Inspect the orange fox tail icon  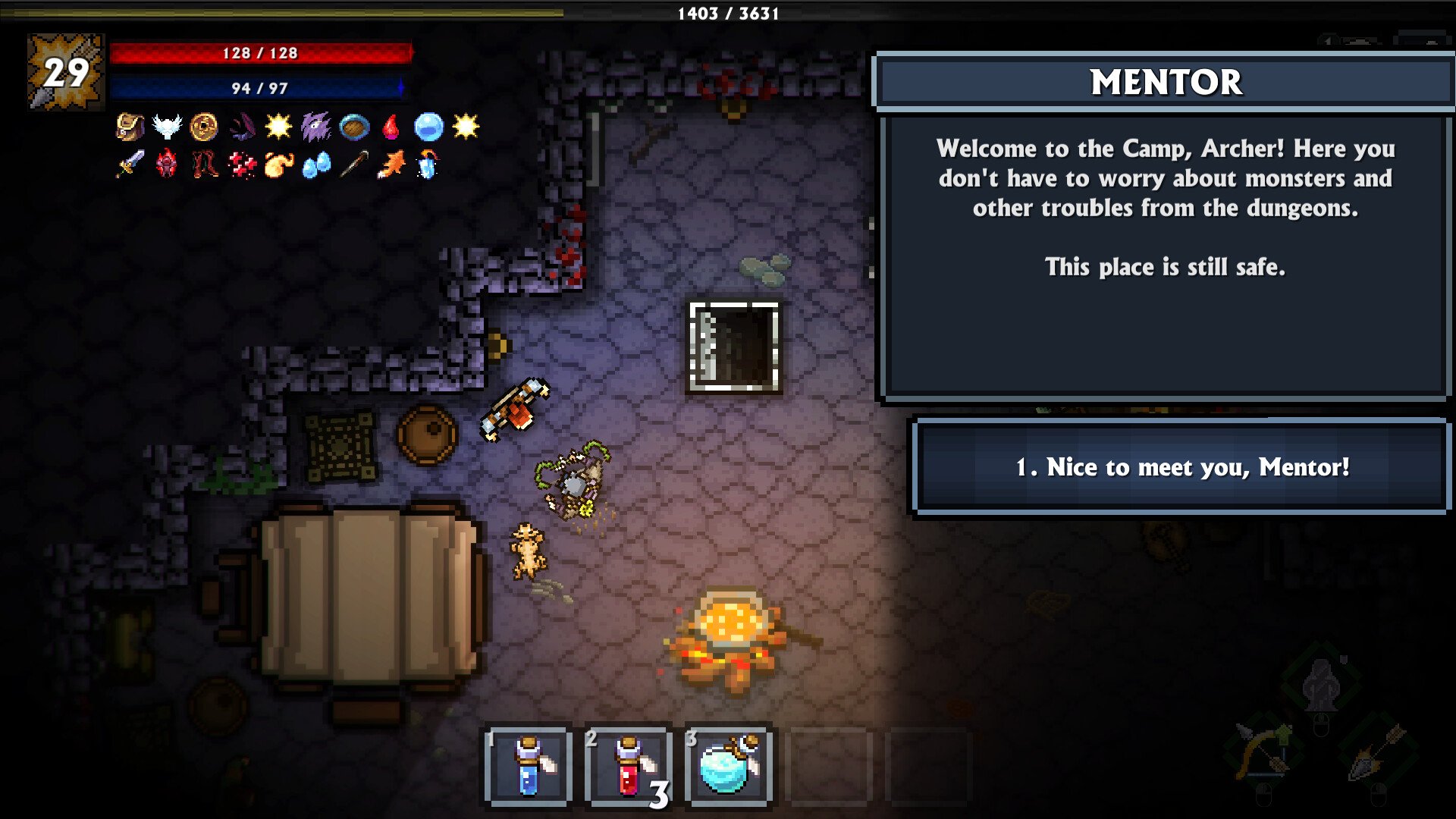pyautogui.click(x=391, y=164)
